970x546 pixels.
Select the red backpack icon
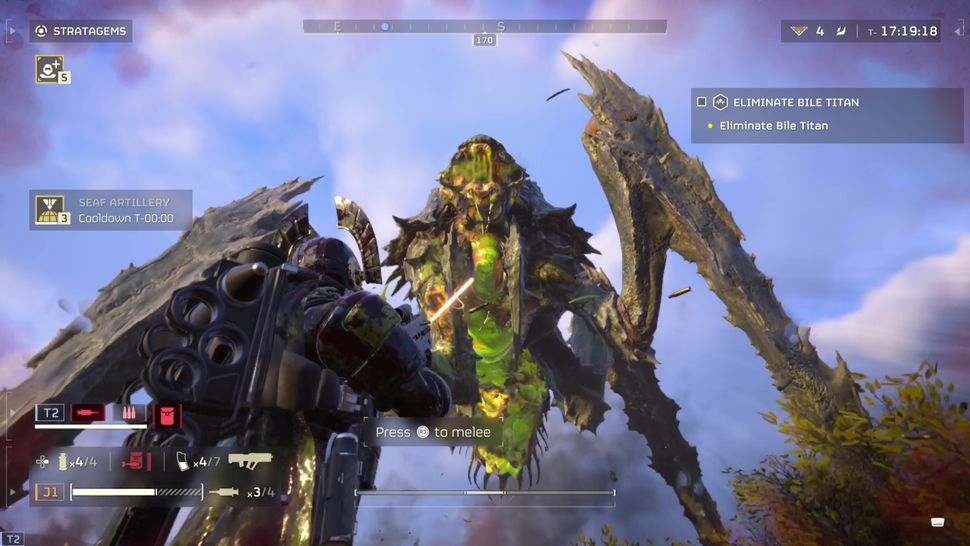tap(167, 413)
